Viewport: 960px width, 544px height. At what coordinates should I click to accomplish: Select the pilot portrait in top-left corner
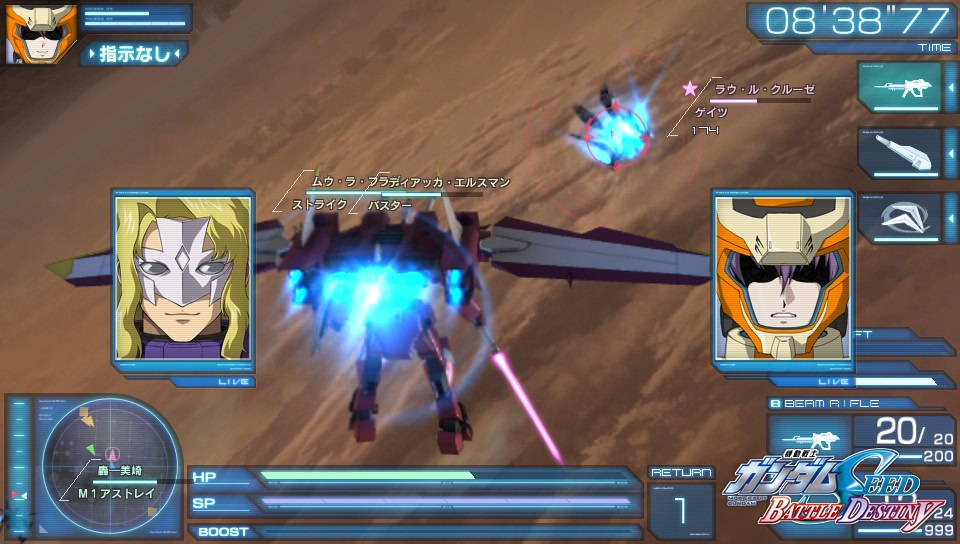(x=27, y=33)
